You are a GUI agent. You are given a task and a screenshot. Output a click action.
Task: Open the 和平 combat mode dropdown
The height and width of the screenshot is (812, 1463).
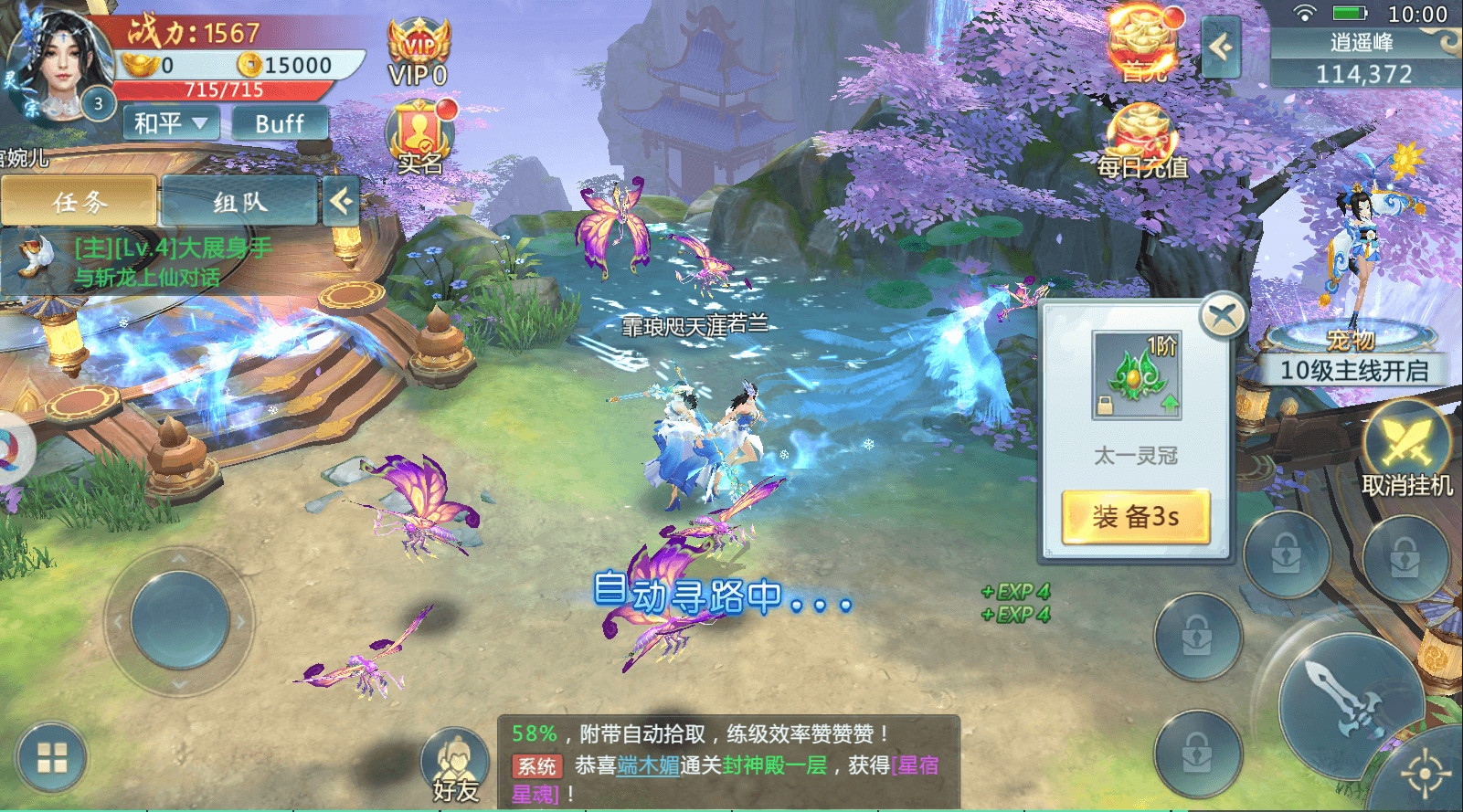(171, 122)
